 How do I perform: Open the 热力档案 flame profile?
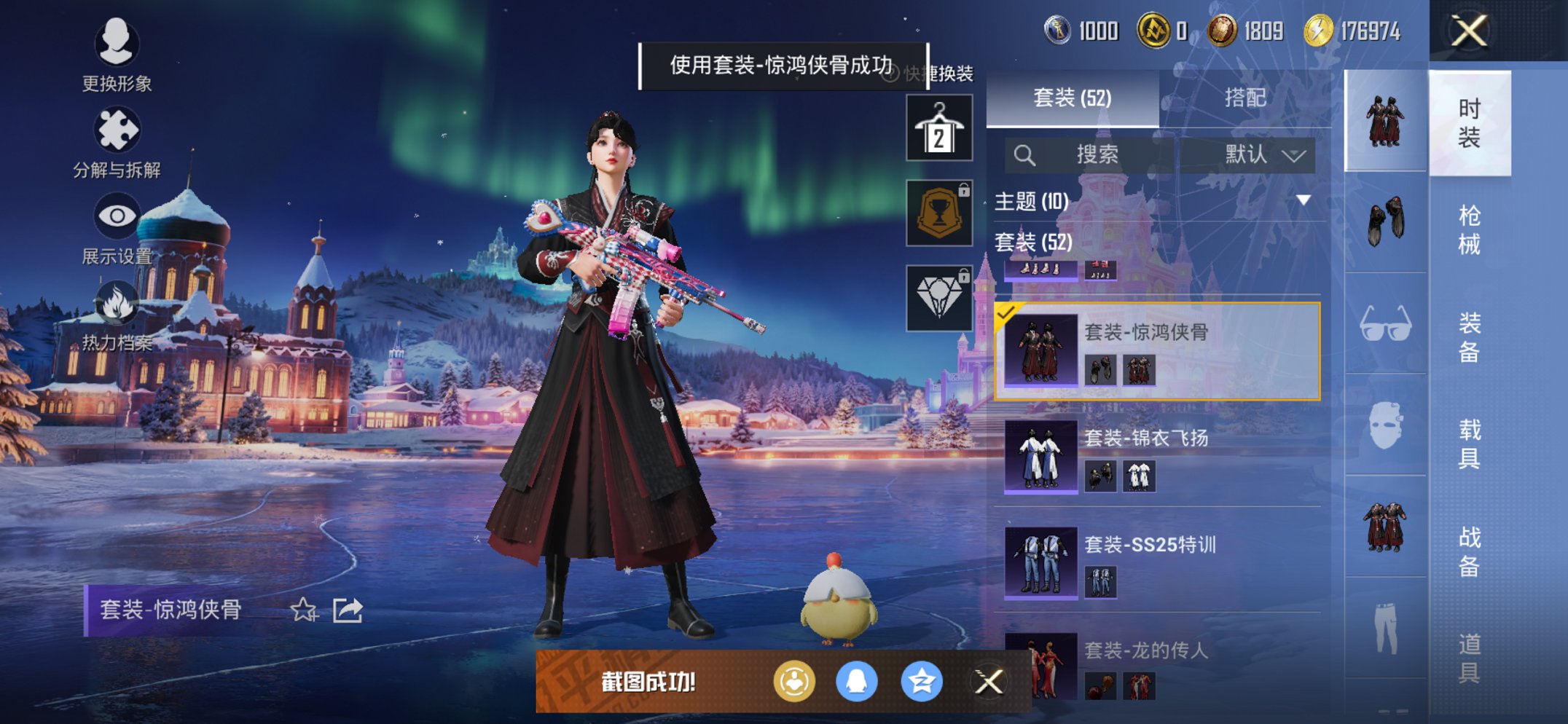tap(117, 315)
